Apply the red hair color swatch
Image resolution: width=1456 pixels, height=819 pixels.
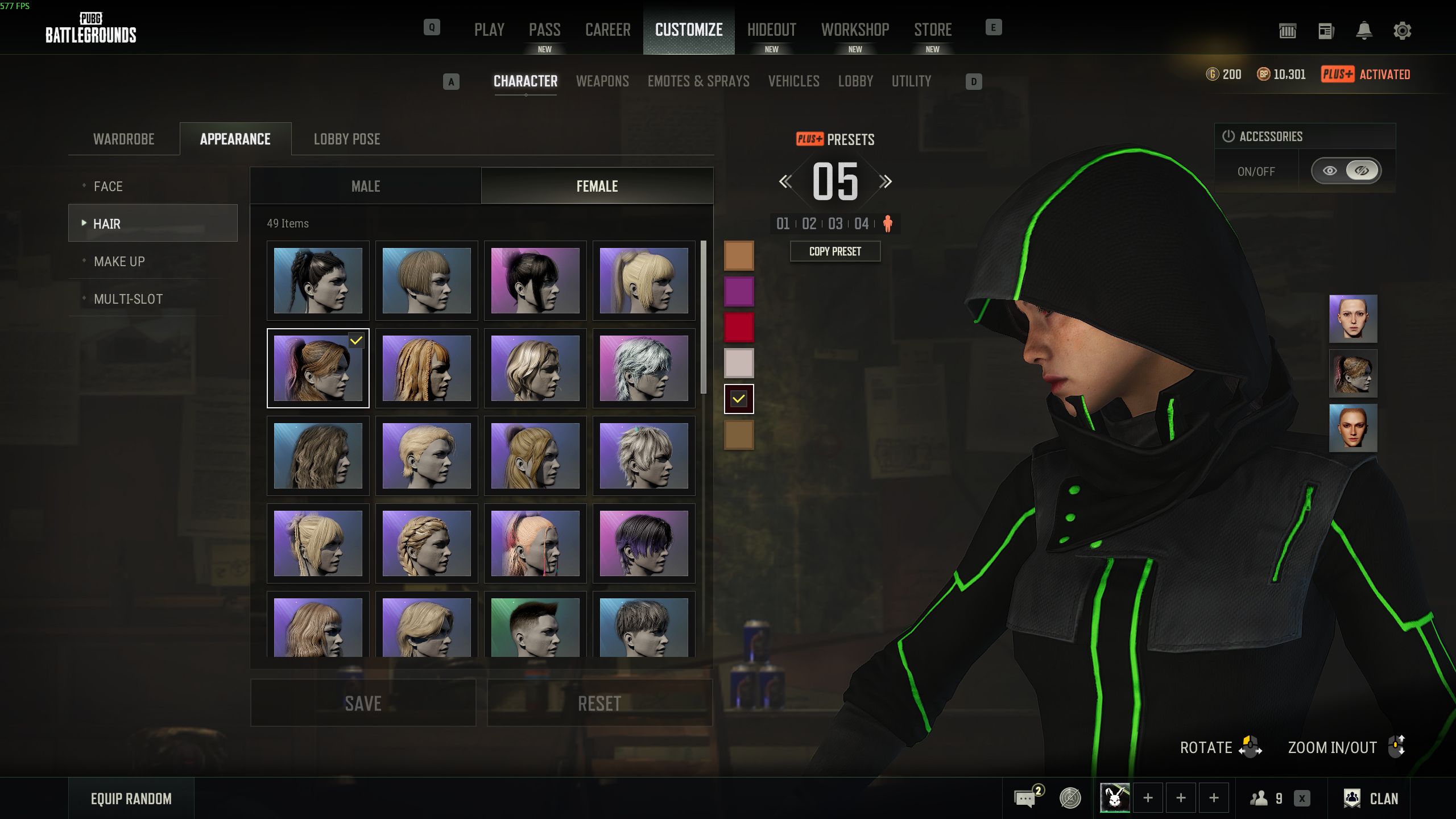click(x=739, y=327)
